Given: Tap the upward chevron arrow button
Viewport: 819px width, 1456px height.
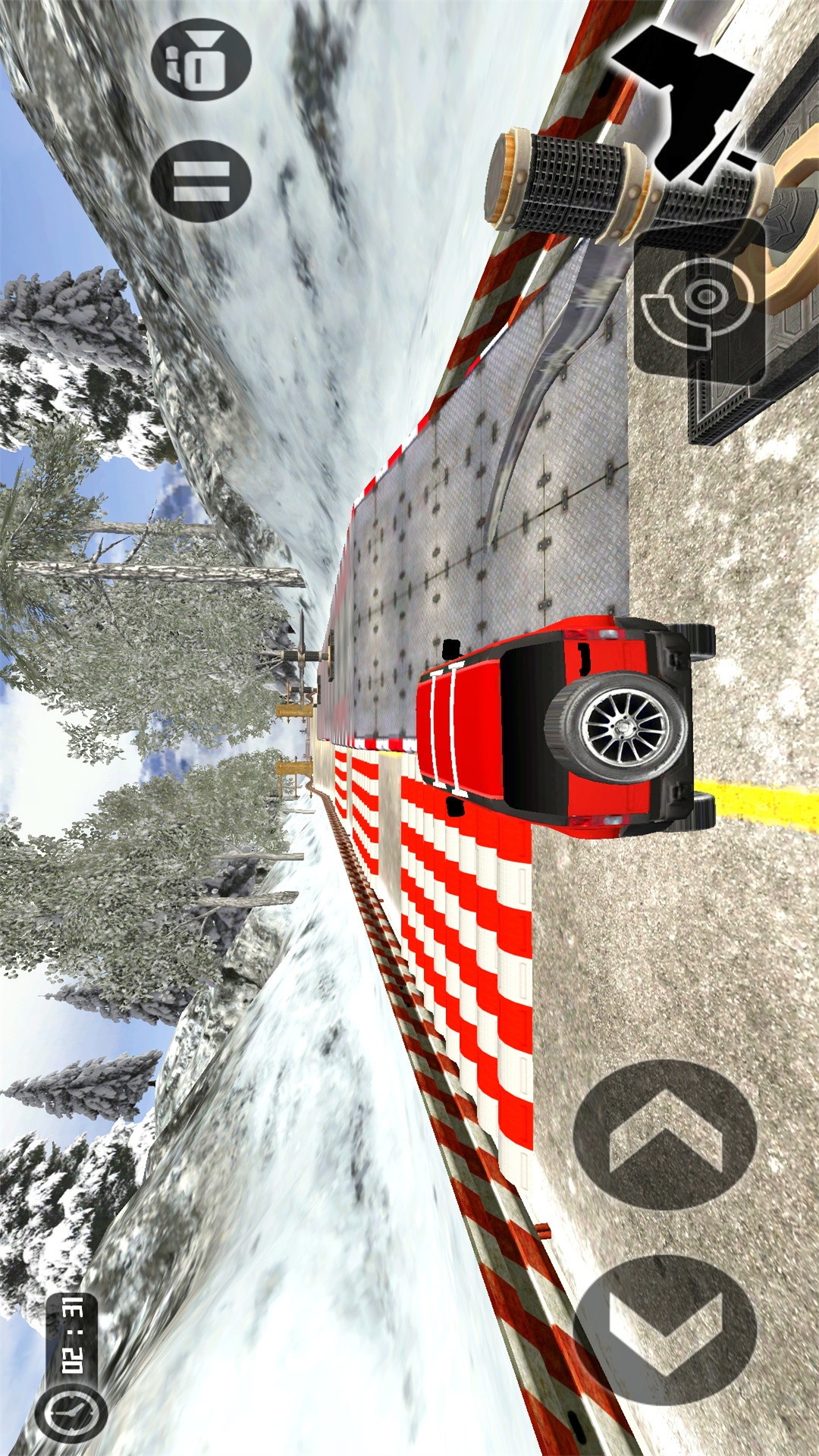Looking at the screenshot, I should [x=665, y=1134].
